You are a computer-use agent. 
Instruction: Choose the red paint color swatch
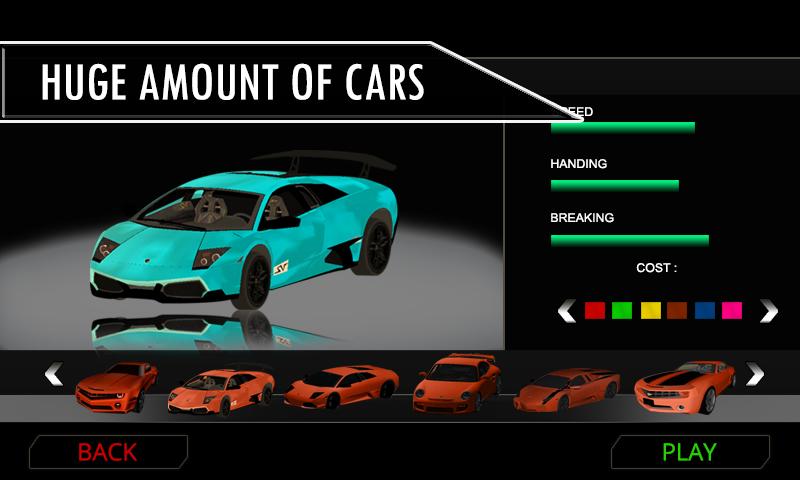coord(594,311)
